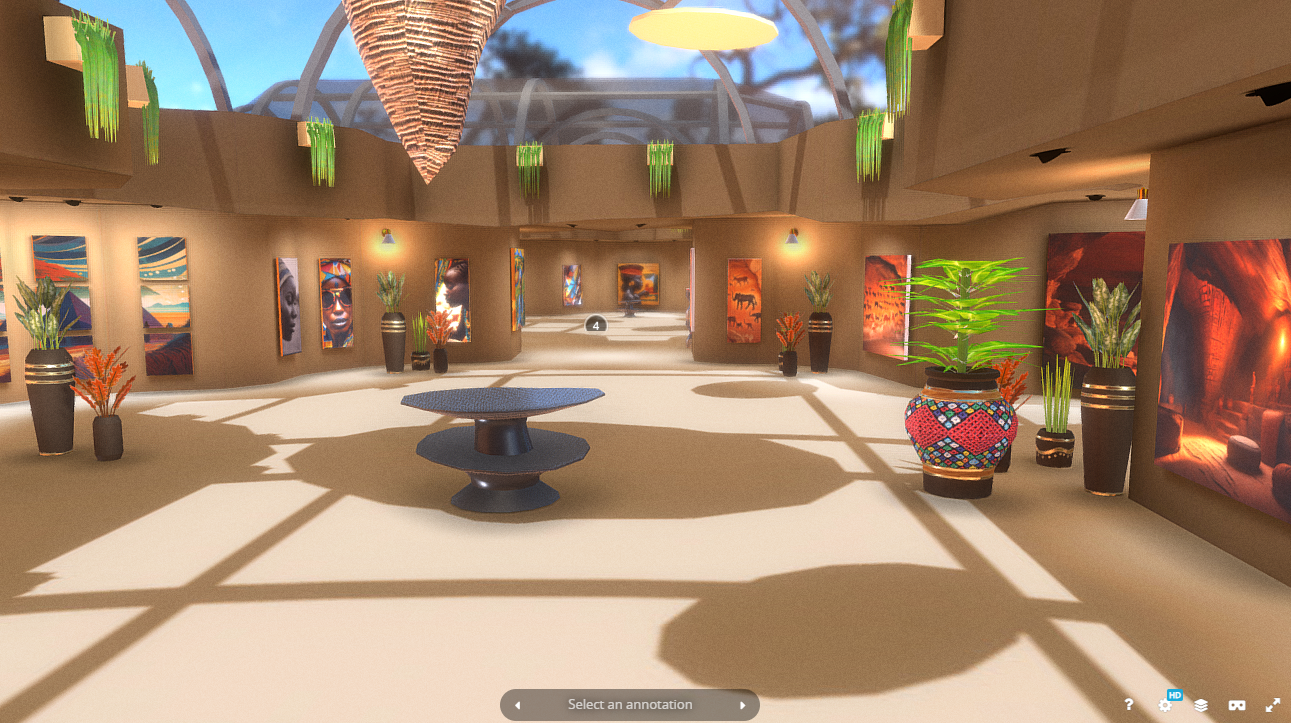
Task: Advance to next annotation with right arrow
Action: click(x=742, y=704)
